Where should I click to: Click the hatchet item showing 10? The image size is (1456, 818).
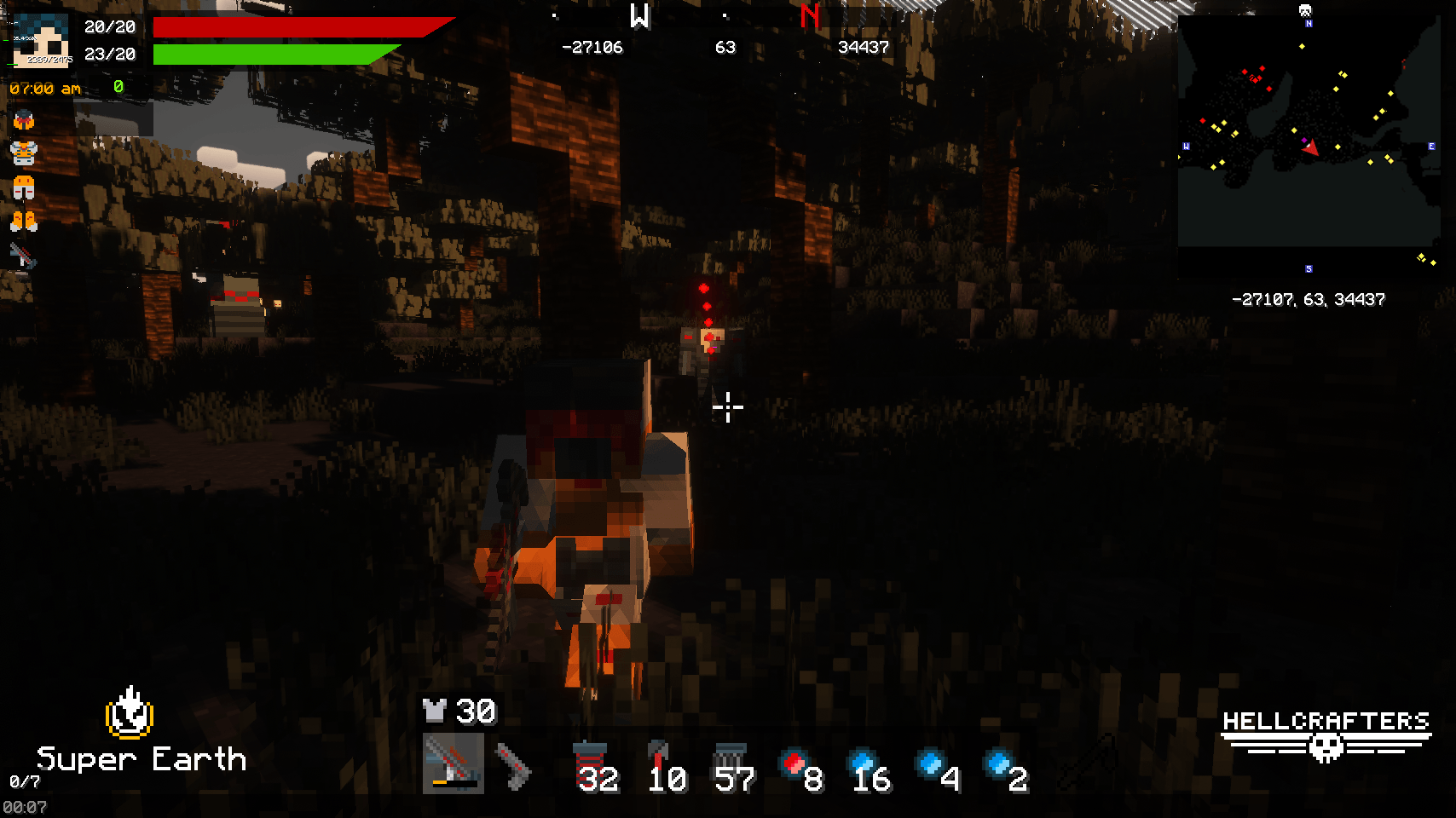[661, 758]
